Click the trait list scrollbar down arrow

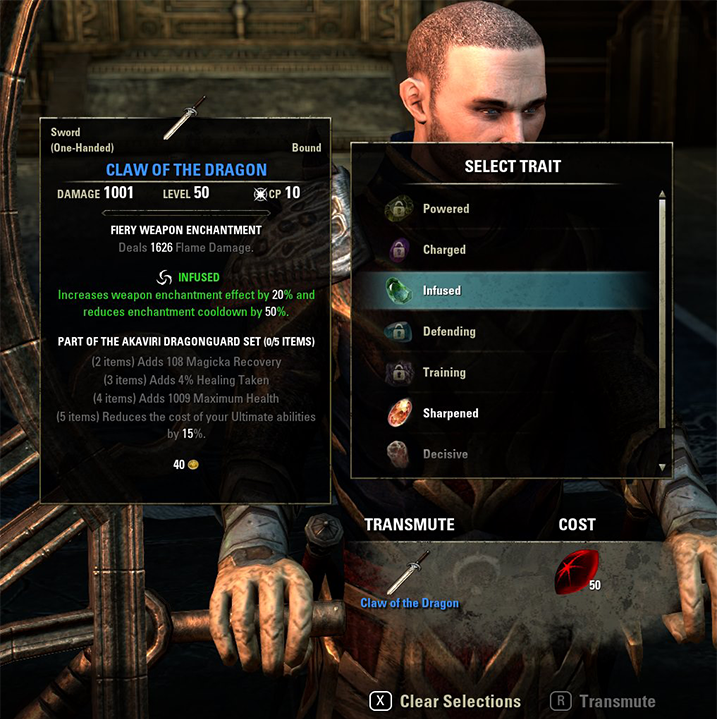click(661, 467)
